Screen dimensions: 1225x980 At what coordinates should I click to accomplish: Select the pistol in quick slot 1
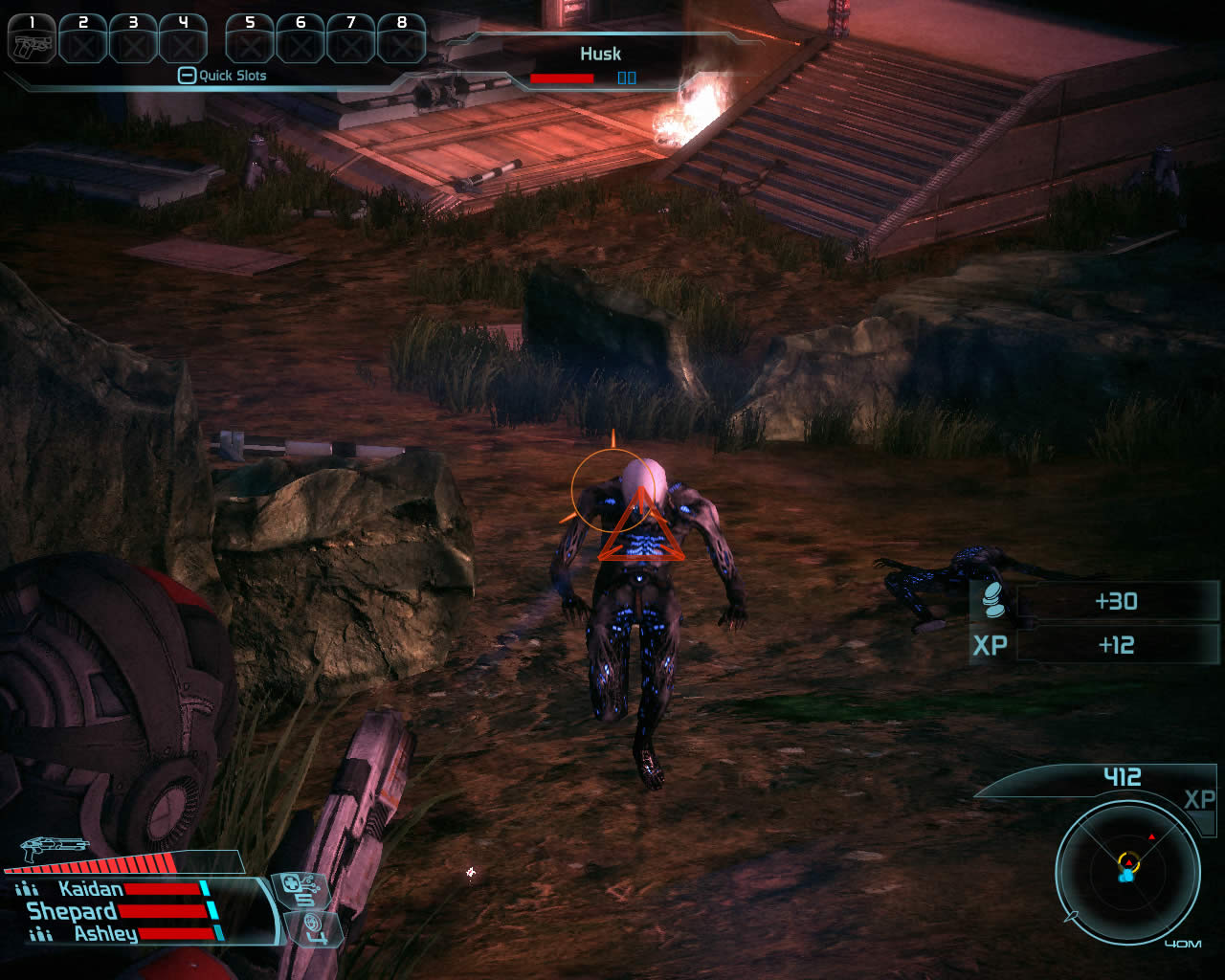[32, 40]
